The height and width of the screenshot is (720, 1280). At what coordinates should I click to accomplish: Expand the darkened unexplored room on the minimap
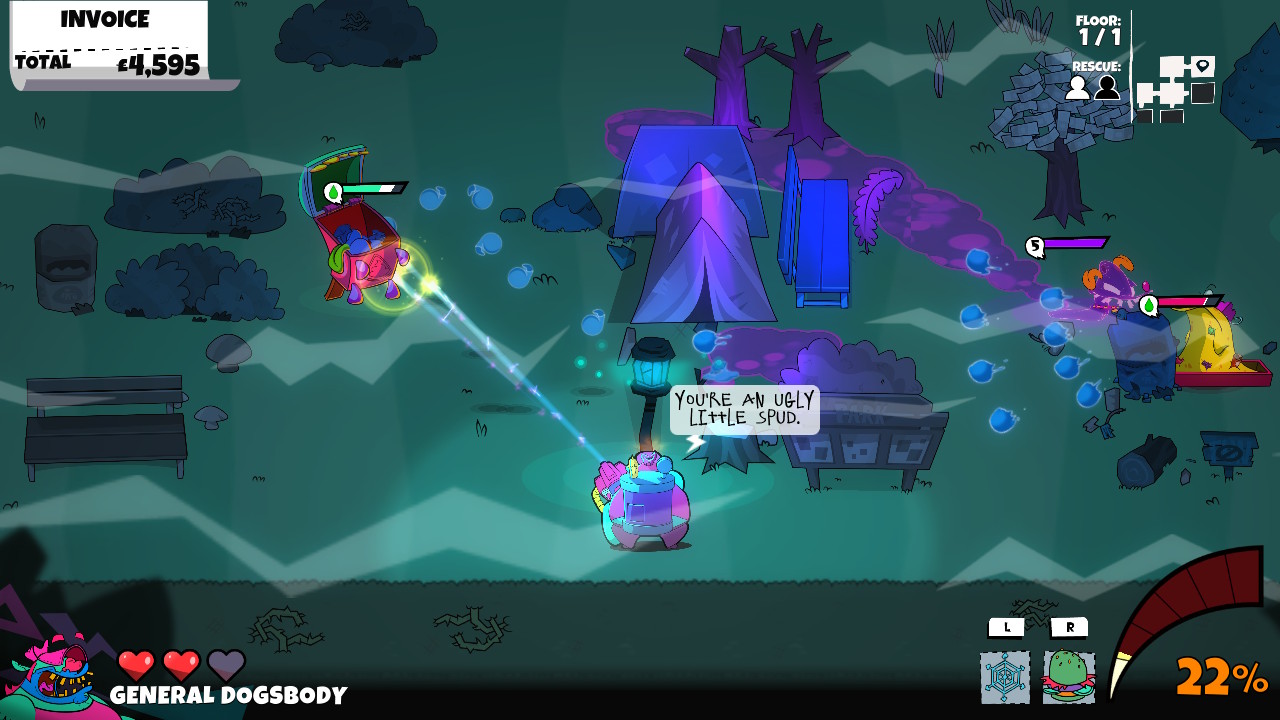[1201, 93]
